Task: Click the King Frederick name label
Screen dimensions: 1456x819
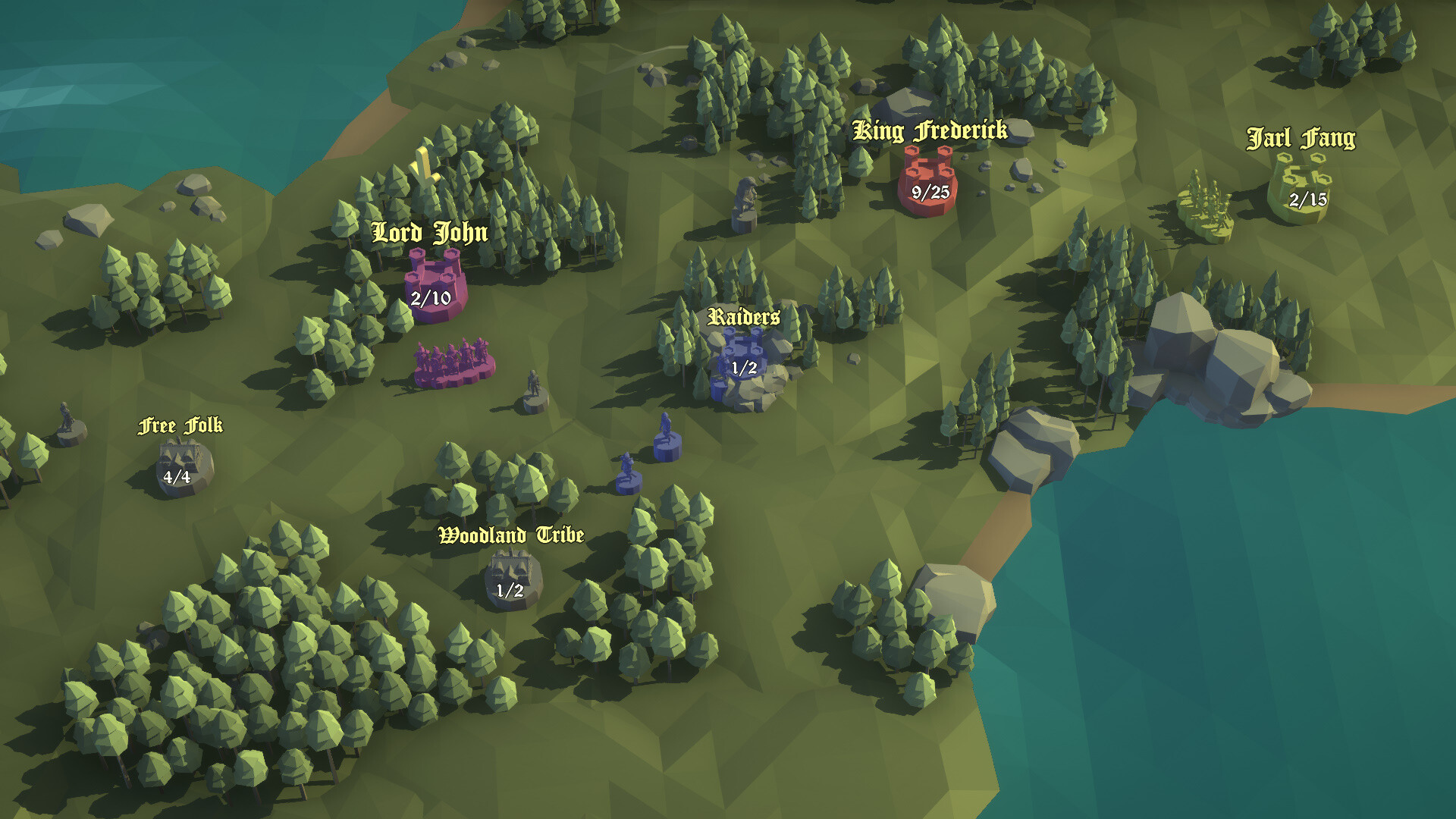Action: pos(930,130)
